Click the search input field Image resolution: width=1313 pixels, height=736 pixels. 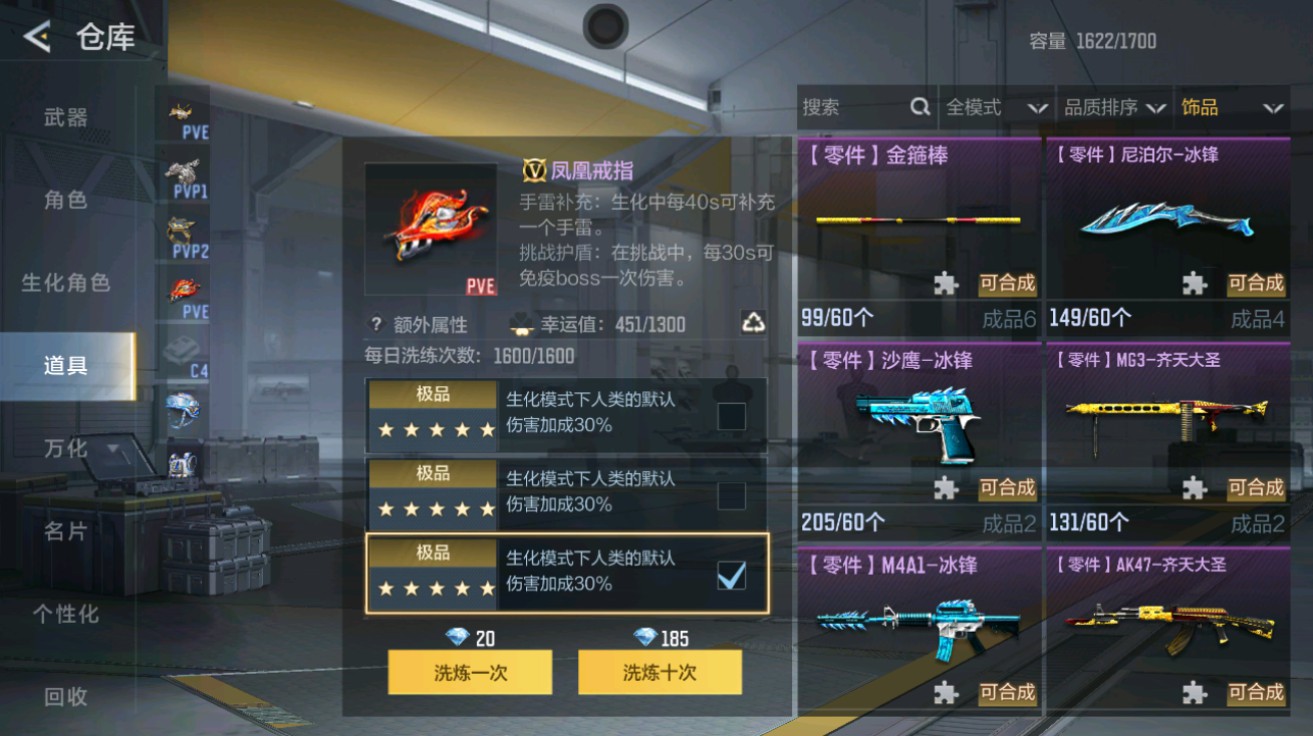click(x=850, y=107)
